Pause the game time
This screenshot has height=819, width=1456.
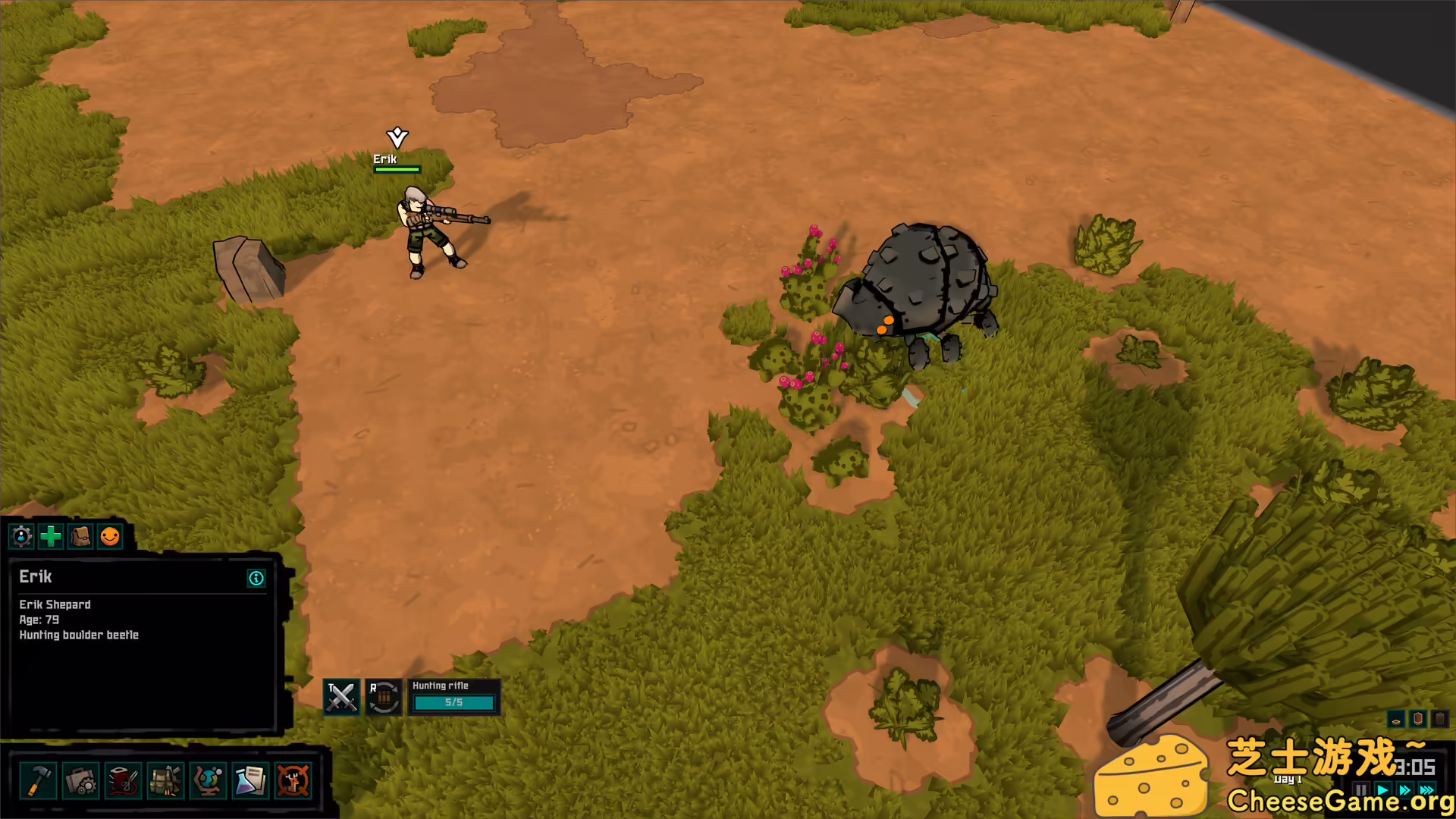tap(1362, 790)
